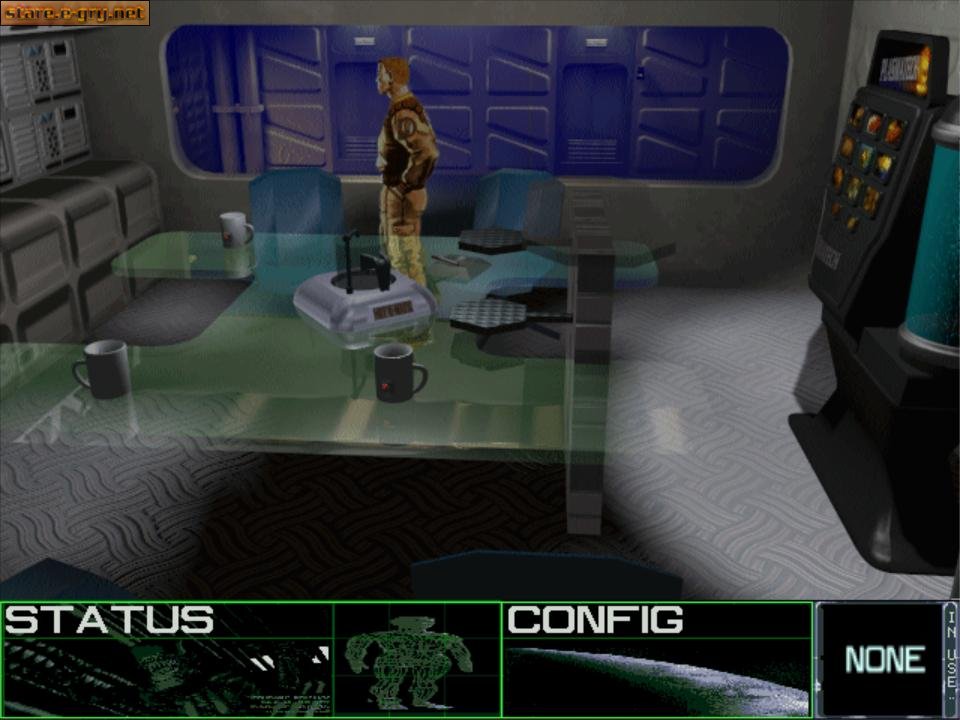Open the STATUS panel
This screenshot has height=720, width=960.
pyautogui.click(x=110, y=621)
